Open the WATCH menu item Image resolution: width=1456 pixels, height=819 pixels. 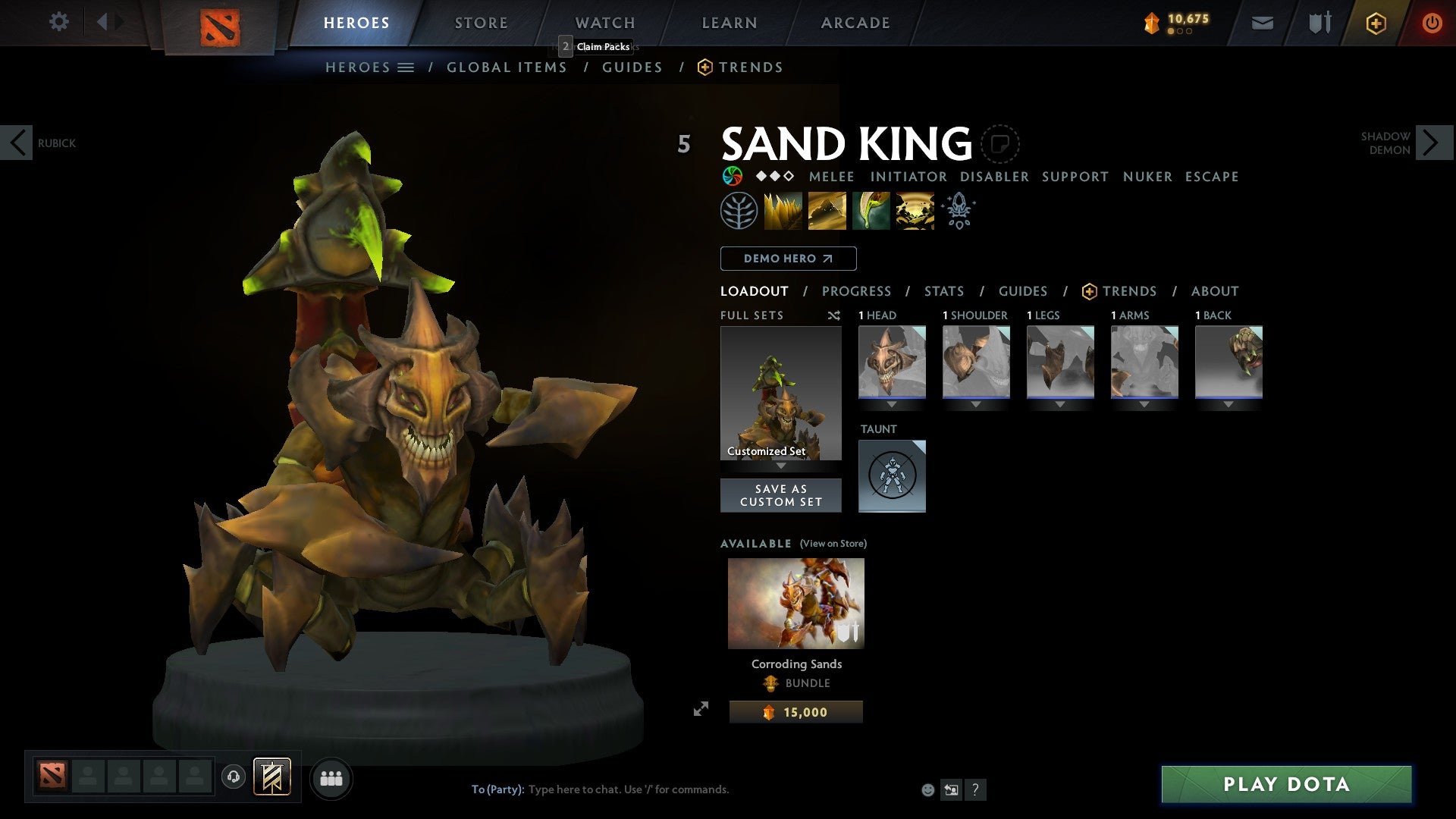point(604,22)
